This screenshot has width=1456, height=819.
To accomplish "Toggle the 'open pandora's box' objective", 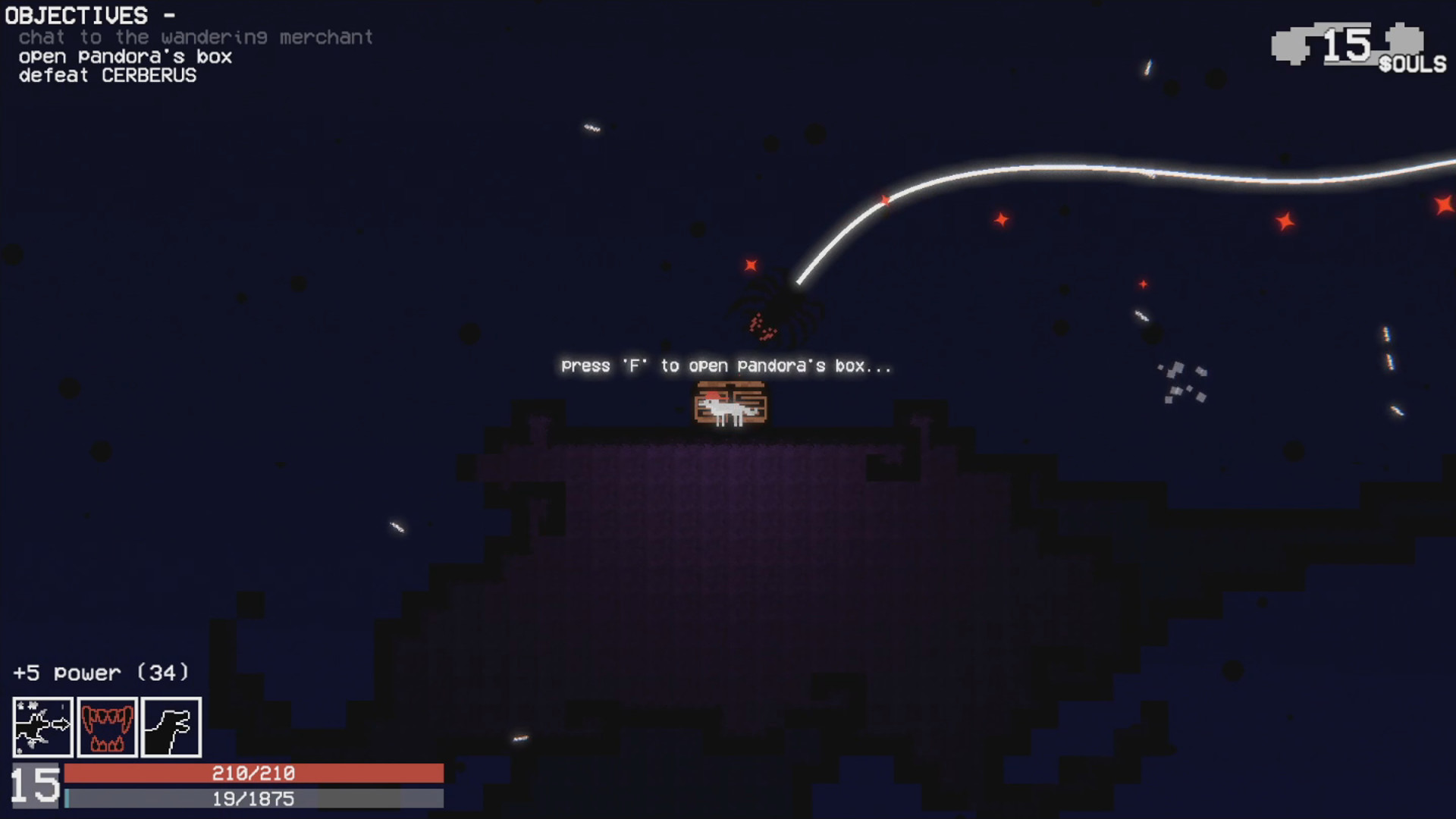I will tap(124, 56).
